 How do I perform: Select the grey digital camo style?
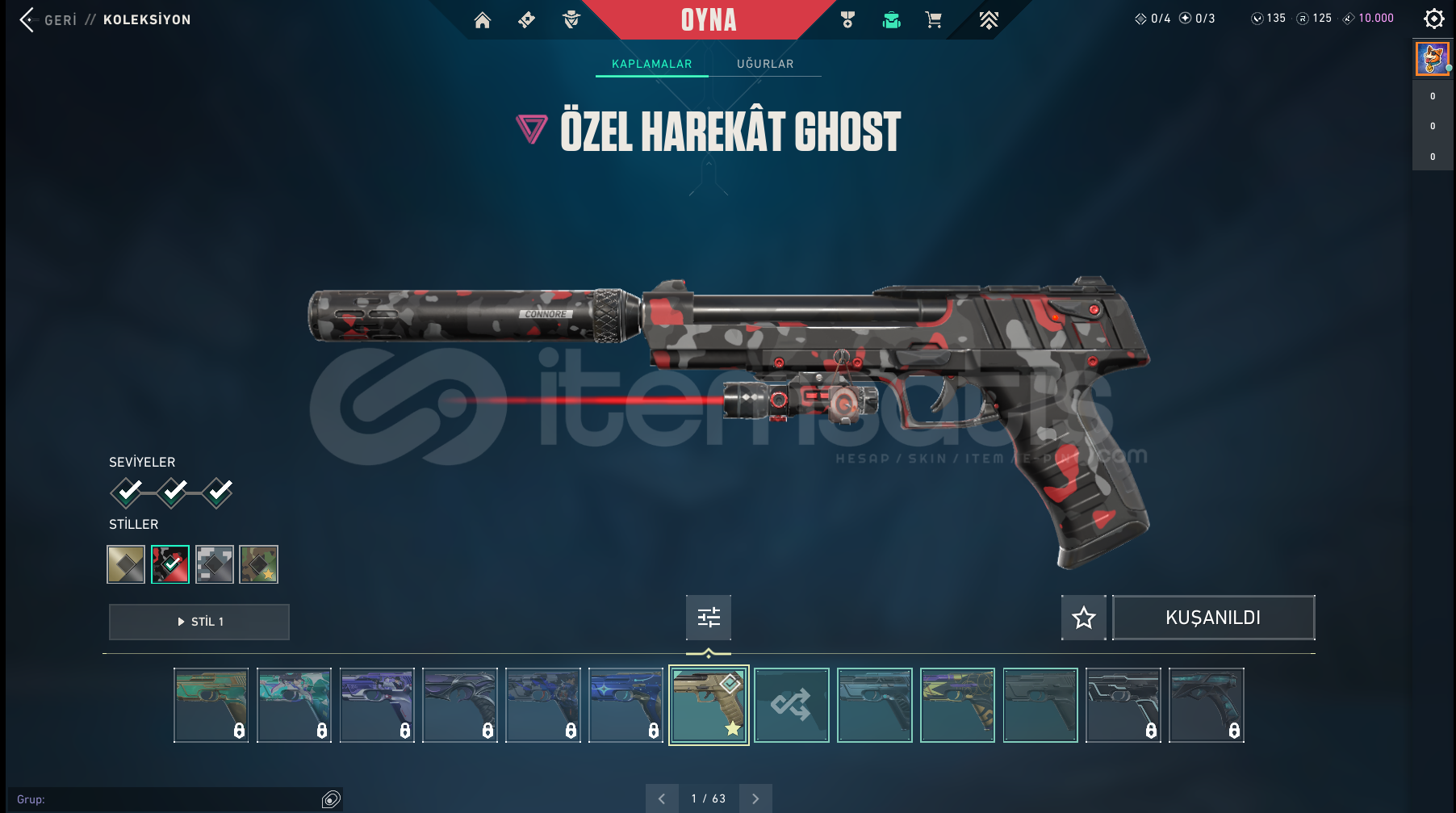pyautogui.click(x=215, y=564)
